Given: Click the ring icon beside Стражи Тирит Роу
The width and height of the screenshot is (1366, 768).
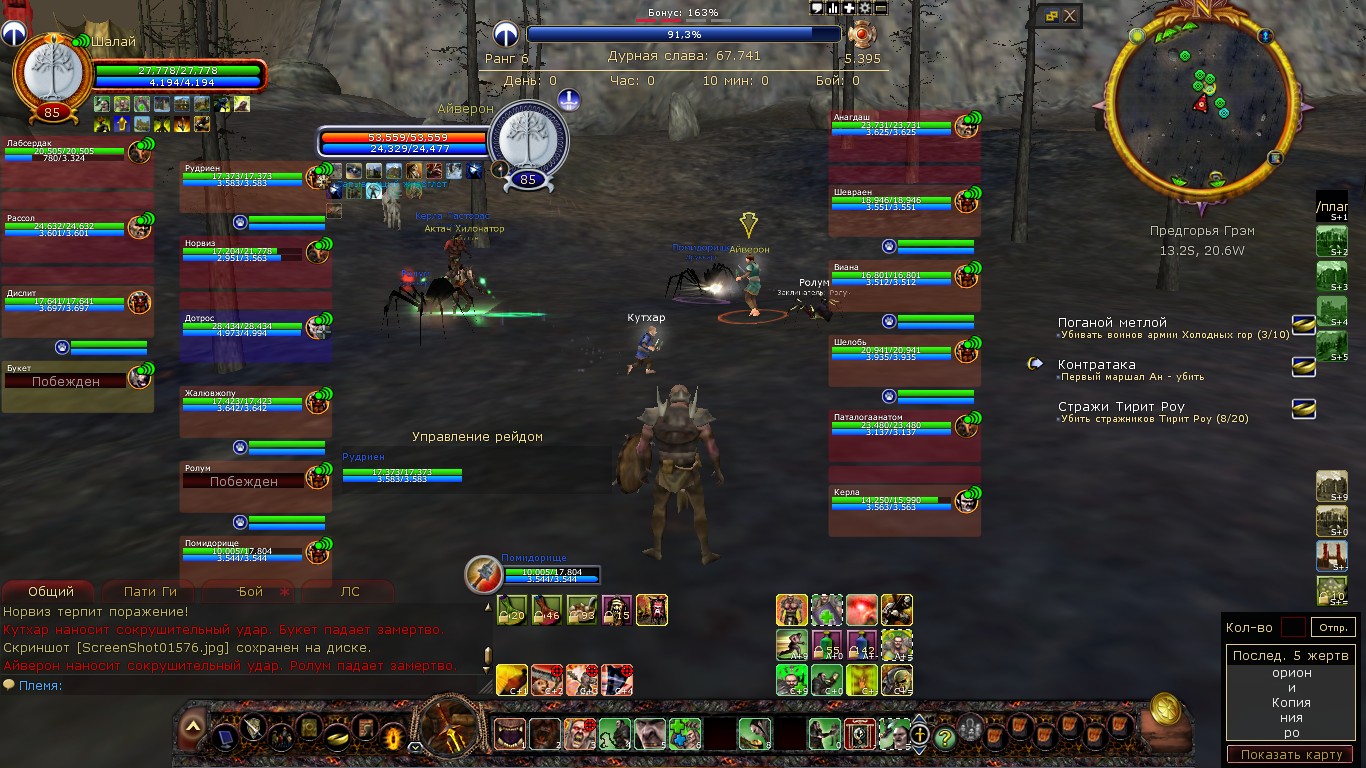Looking at the screenshot, I should click(x=1303, y=408).
